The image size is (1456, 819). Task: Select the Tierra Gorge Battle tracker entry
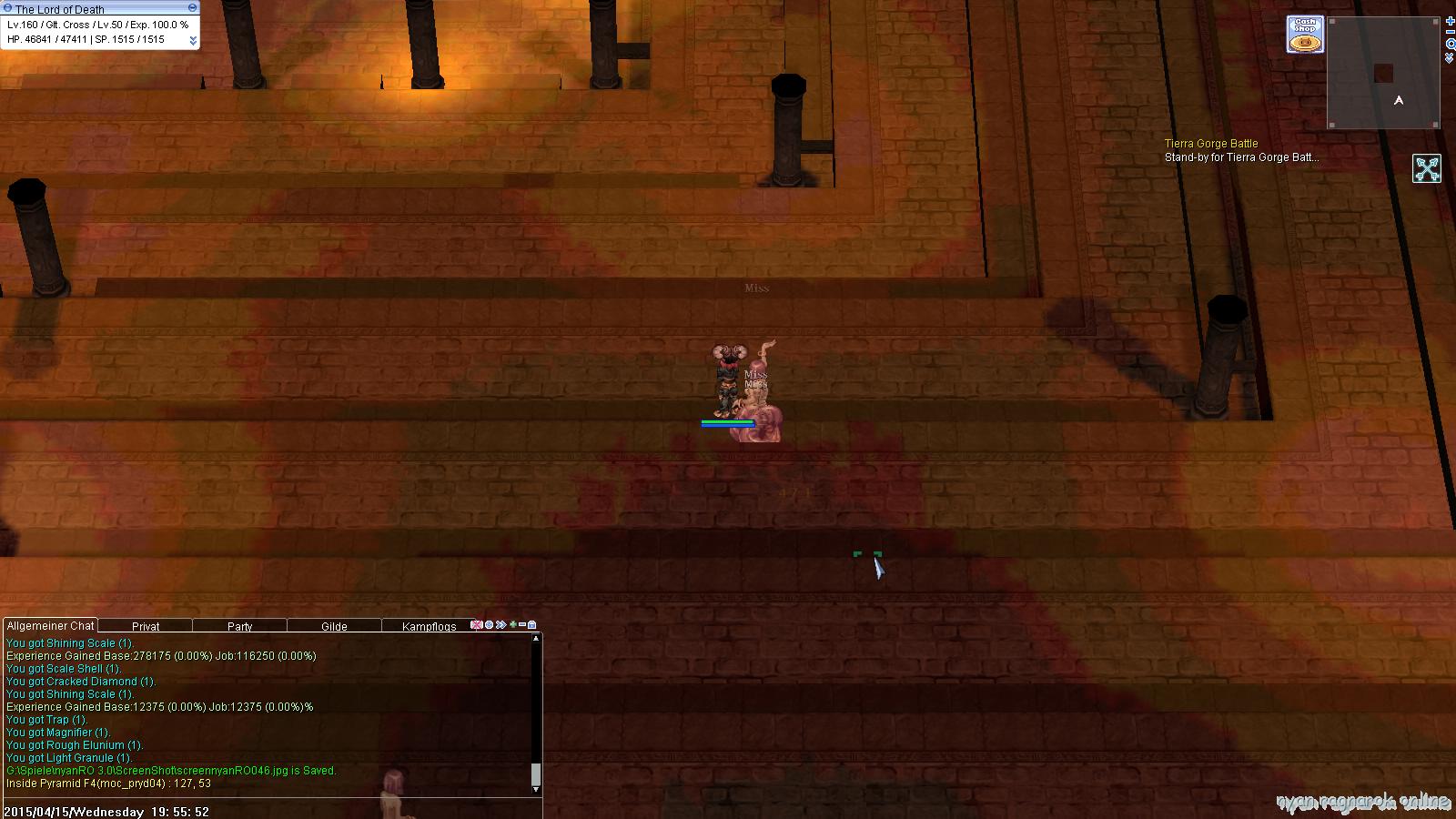tap(1211, 144)
